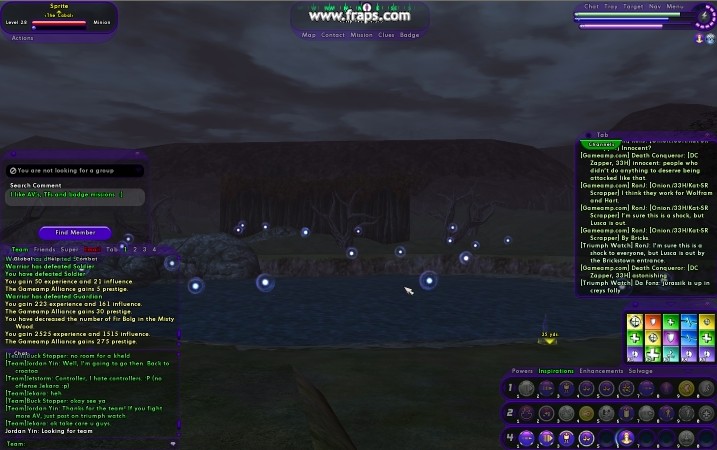
Task: Switch to the Friends chat tab
Action: click(44, 249)
